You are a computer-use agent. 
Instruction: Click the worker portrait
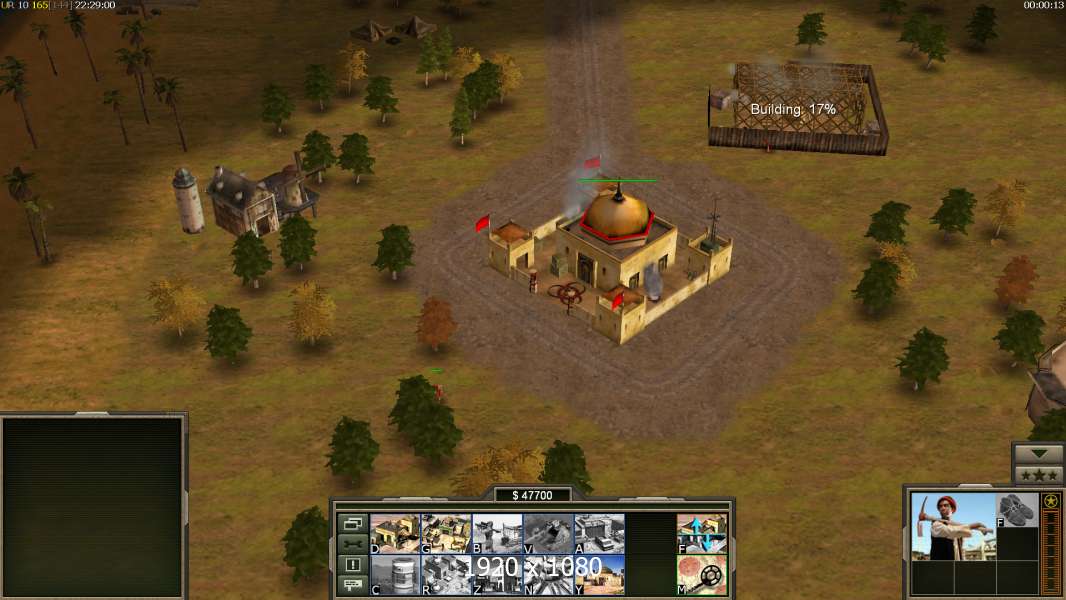click(x=953, y=526)
